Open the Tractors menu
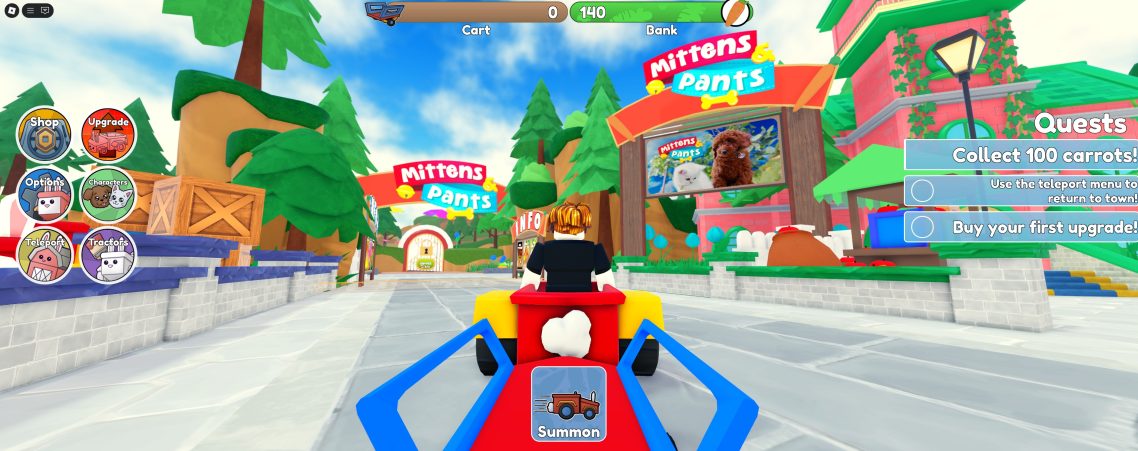This screenshot has width=1138, height=451. [x=108, y=254]
